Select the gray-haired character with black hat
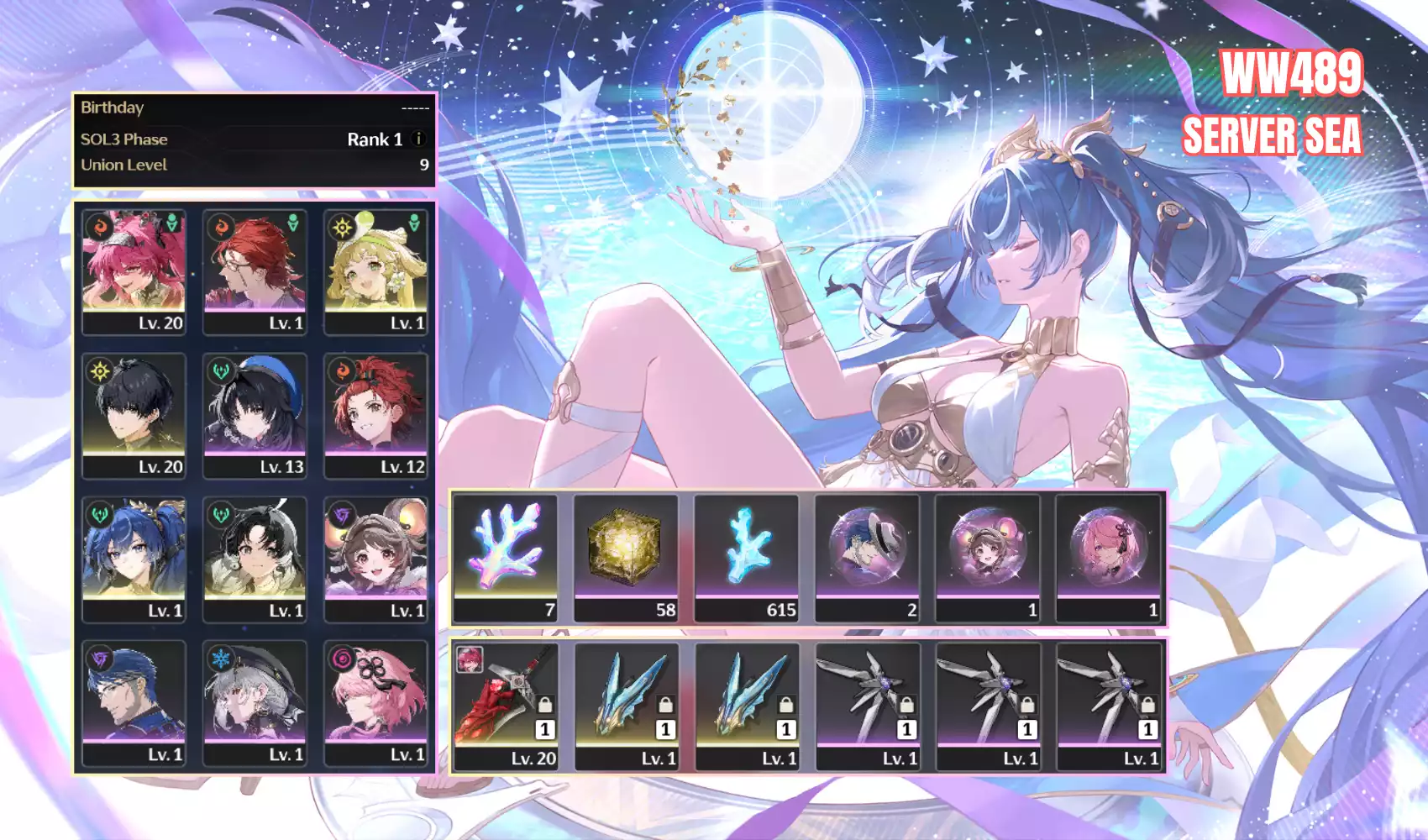The height and width of the screenshot is (840, 1428). point(255,702)
